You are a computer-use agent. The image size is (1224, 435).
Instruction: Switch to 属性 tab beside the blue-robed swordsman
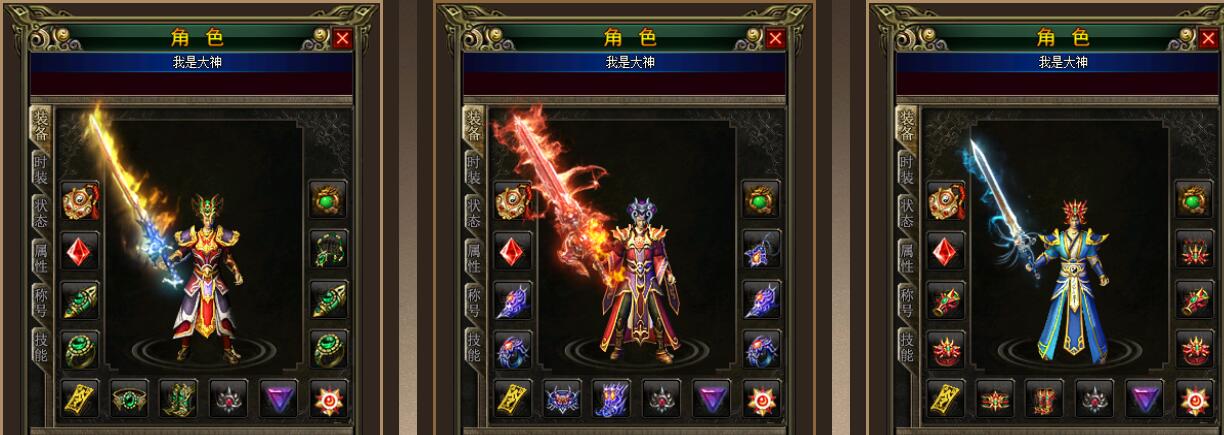pos(907,258)
